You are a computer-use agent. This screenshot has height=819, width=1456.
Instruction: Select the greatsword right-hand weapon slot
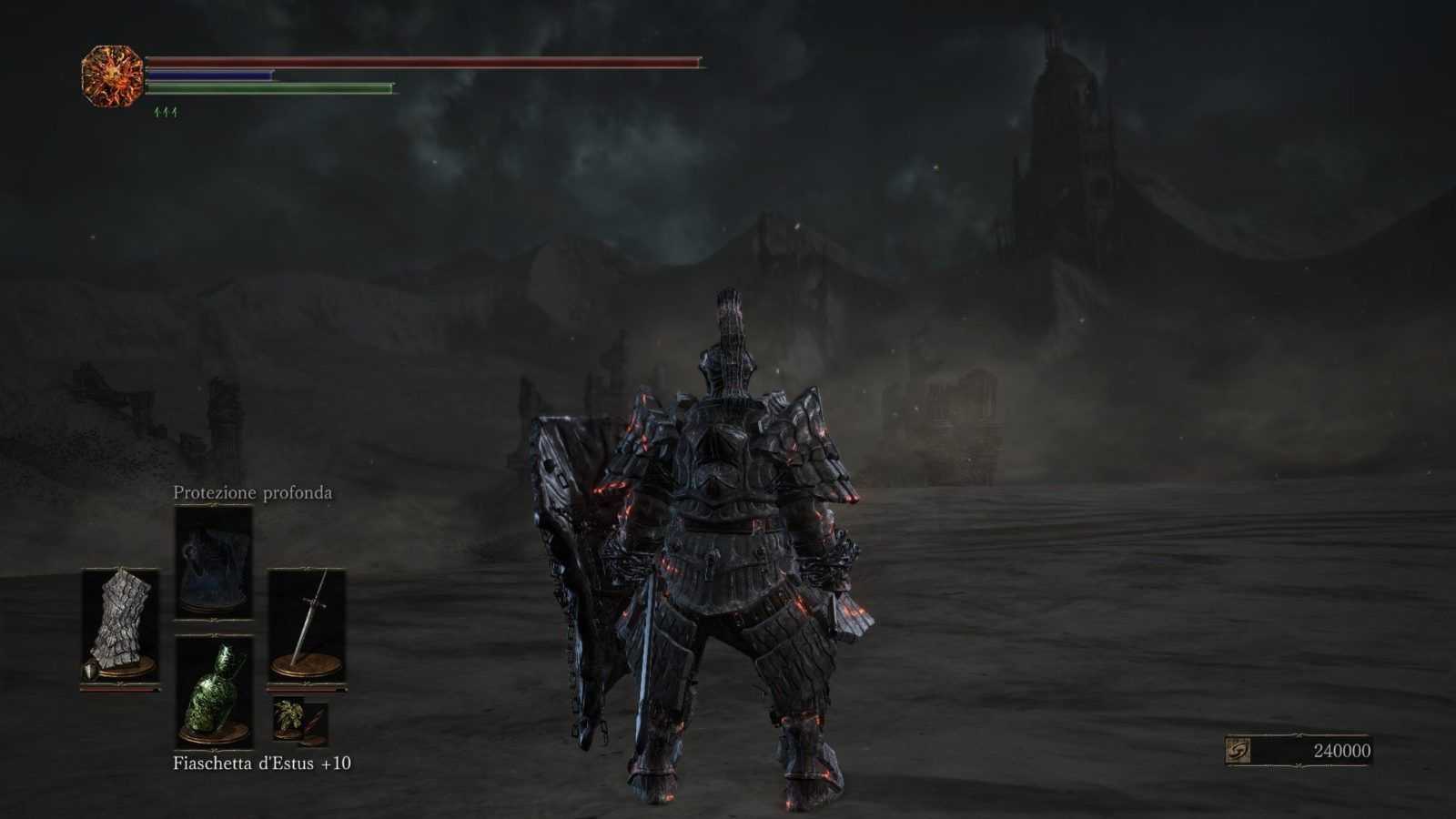coord(307,625)
